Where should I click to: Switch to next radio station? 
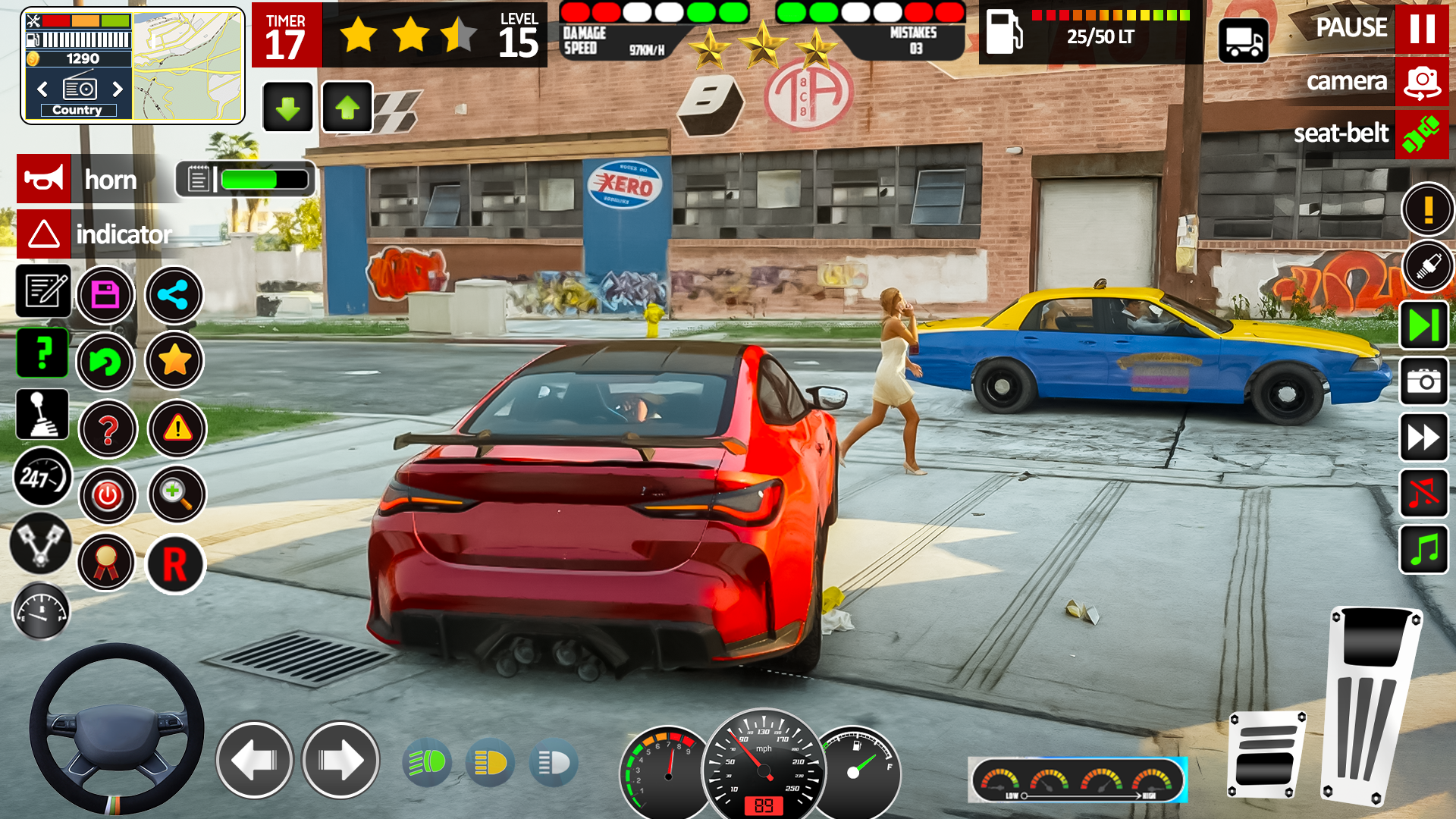pos(118,89)
